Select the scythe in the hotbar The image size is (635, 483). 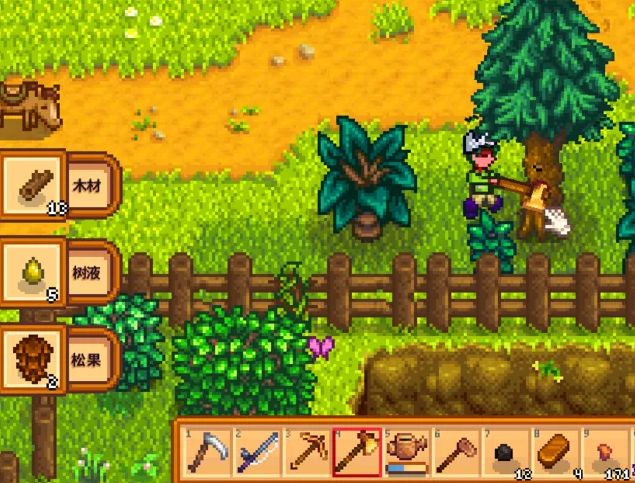[x=209, y=453]
